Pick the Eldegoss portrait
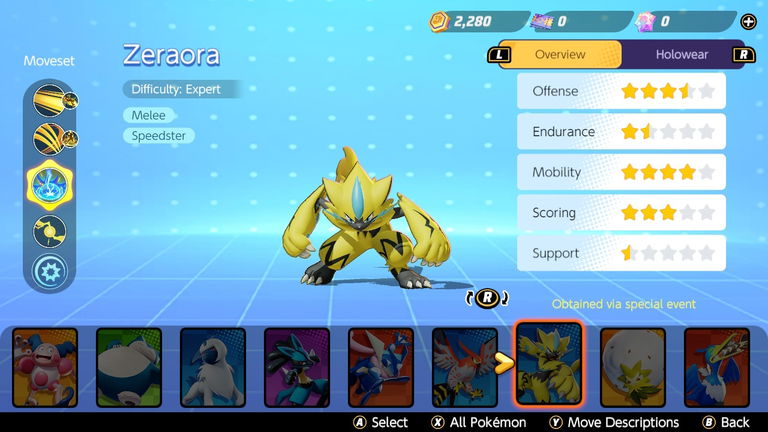Image resolution: width=768 pixels, height=432 pixels. coord(632,367)
